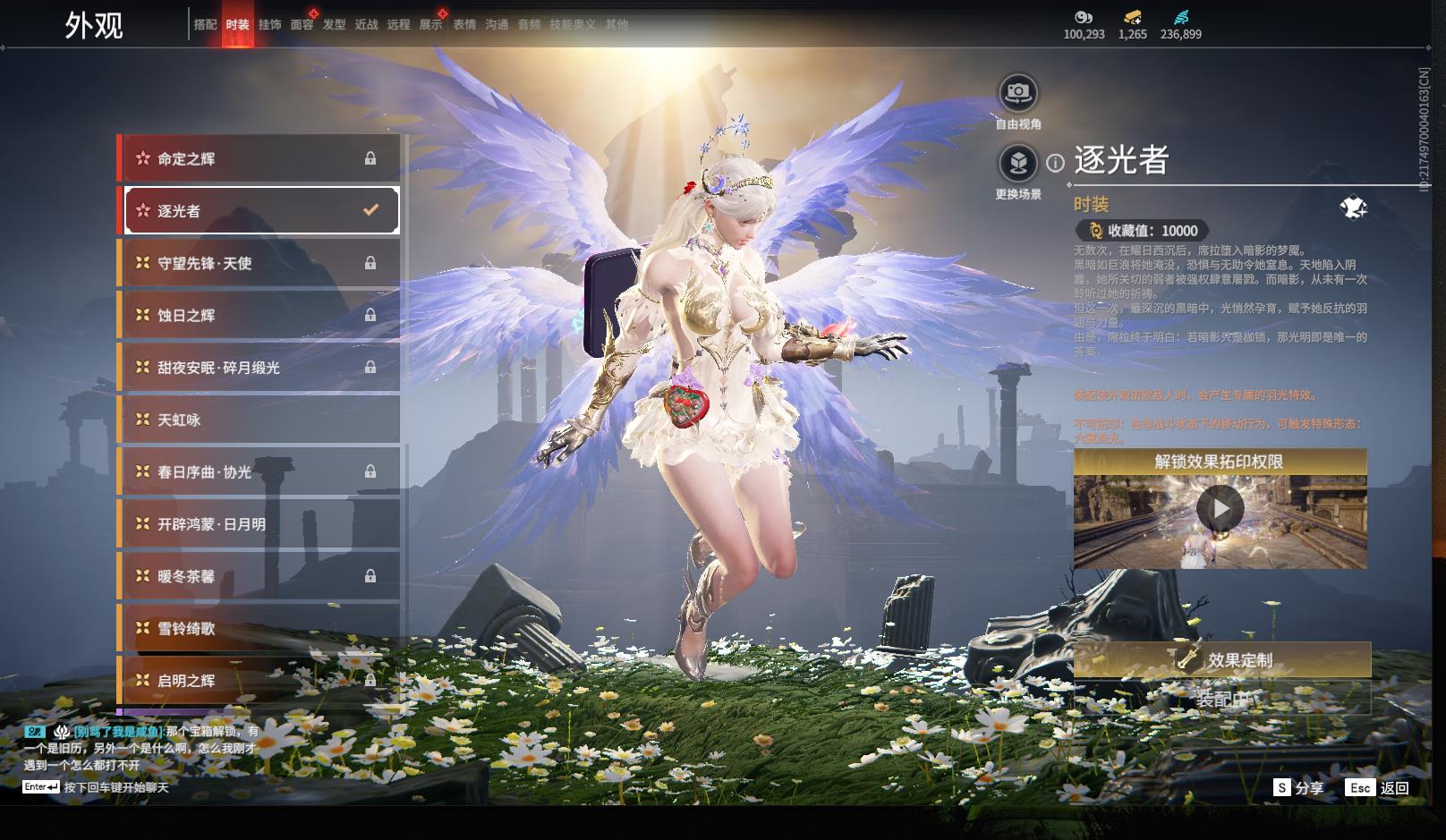Switch to the 搭配 tab
This screenshot has width=1446, height=840.
[205, 25]
